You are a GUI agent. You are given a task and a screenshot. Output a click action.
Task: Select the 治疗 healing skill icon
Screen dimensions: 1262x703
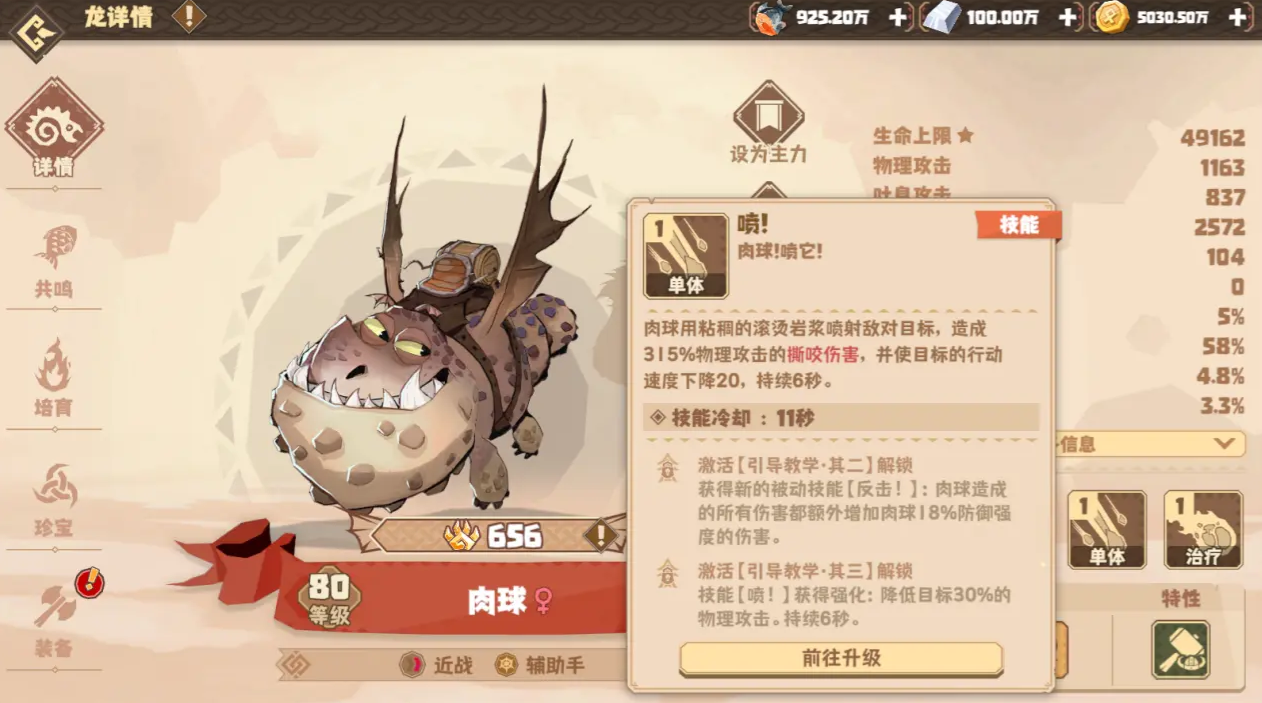[1202, 529]
